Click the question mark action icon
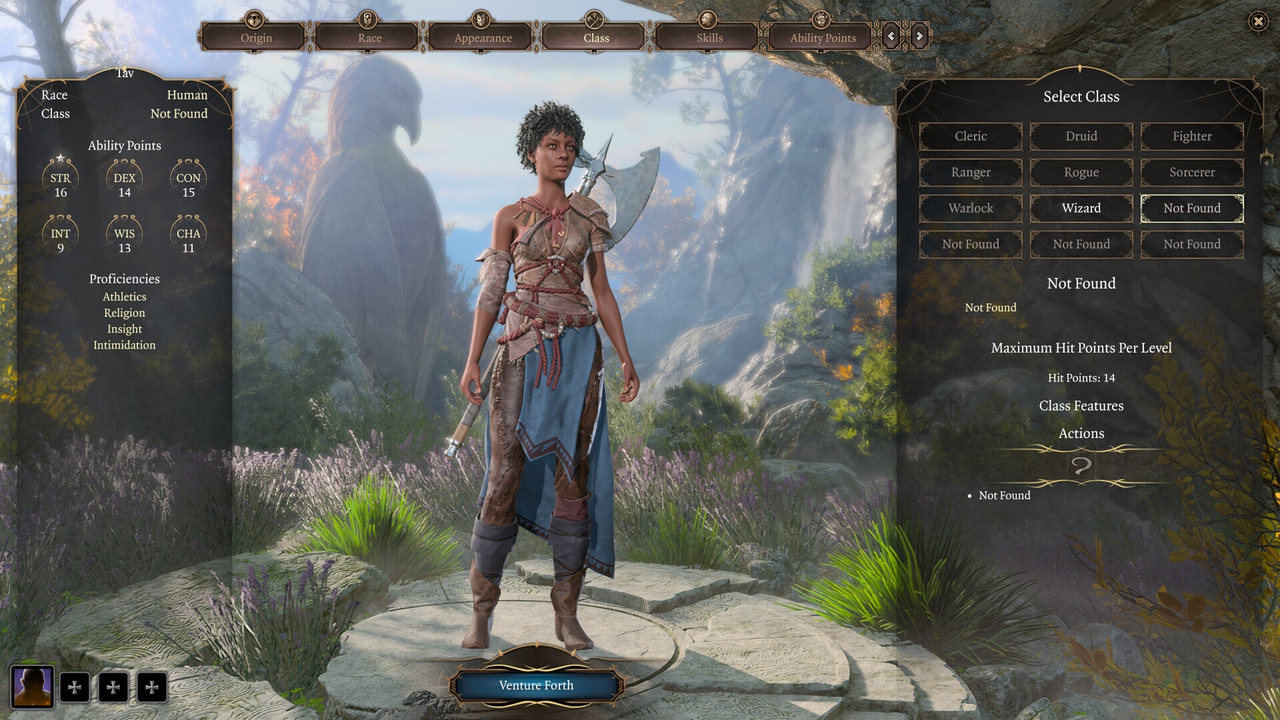The height and width of the screenshot is (720, 1280). pos(1081,466)
